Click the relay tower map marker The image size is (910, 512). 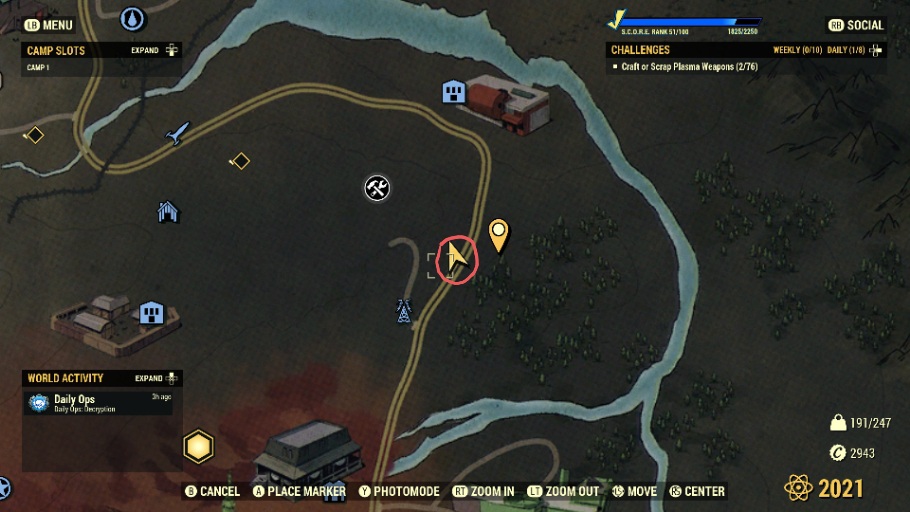point(403,311)
